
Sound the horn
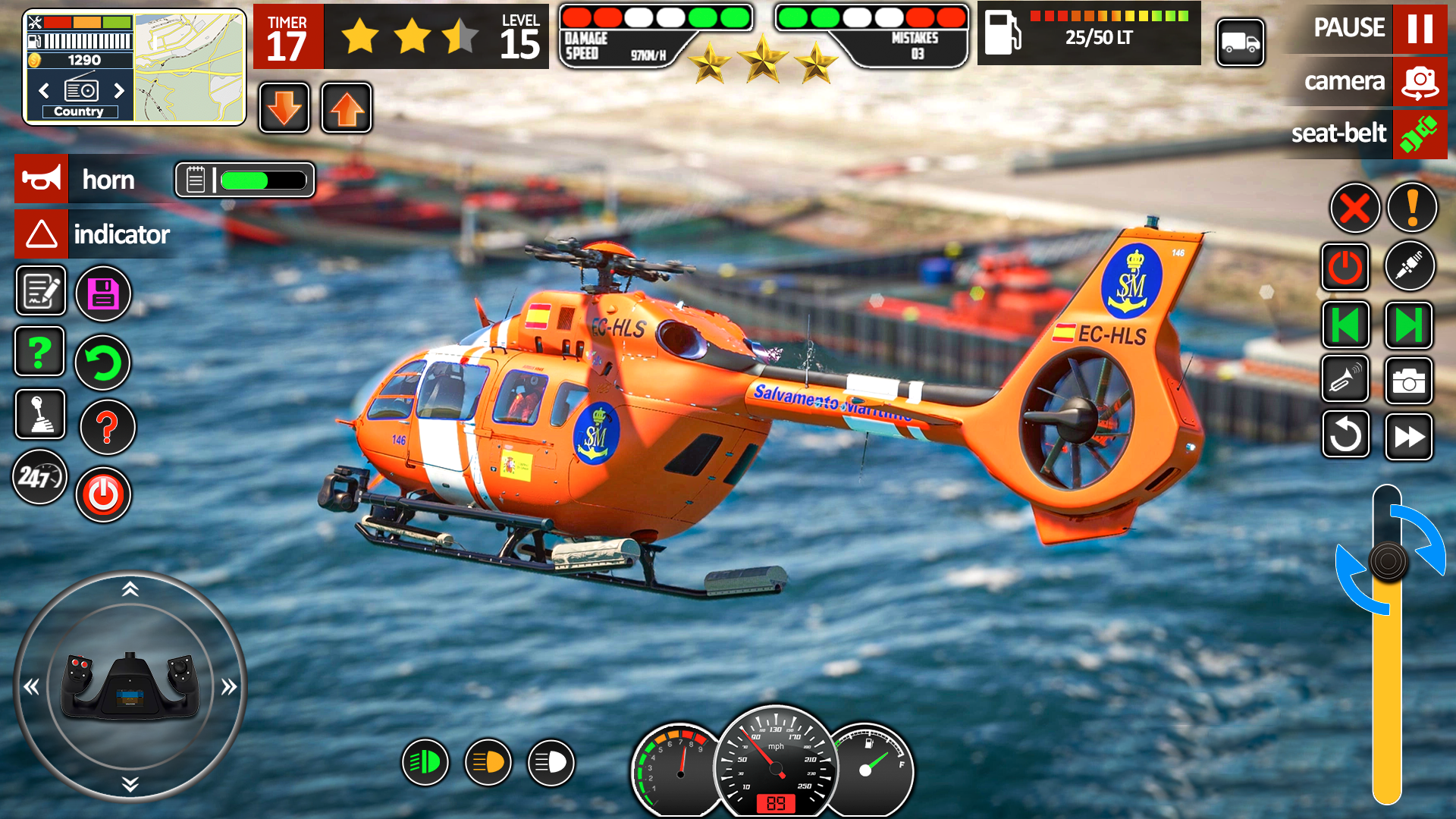pyautogui.click(x=42, y=180)
